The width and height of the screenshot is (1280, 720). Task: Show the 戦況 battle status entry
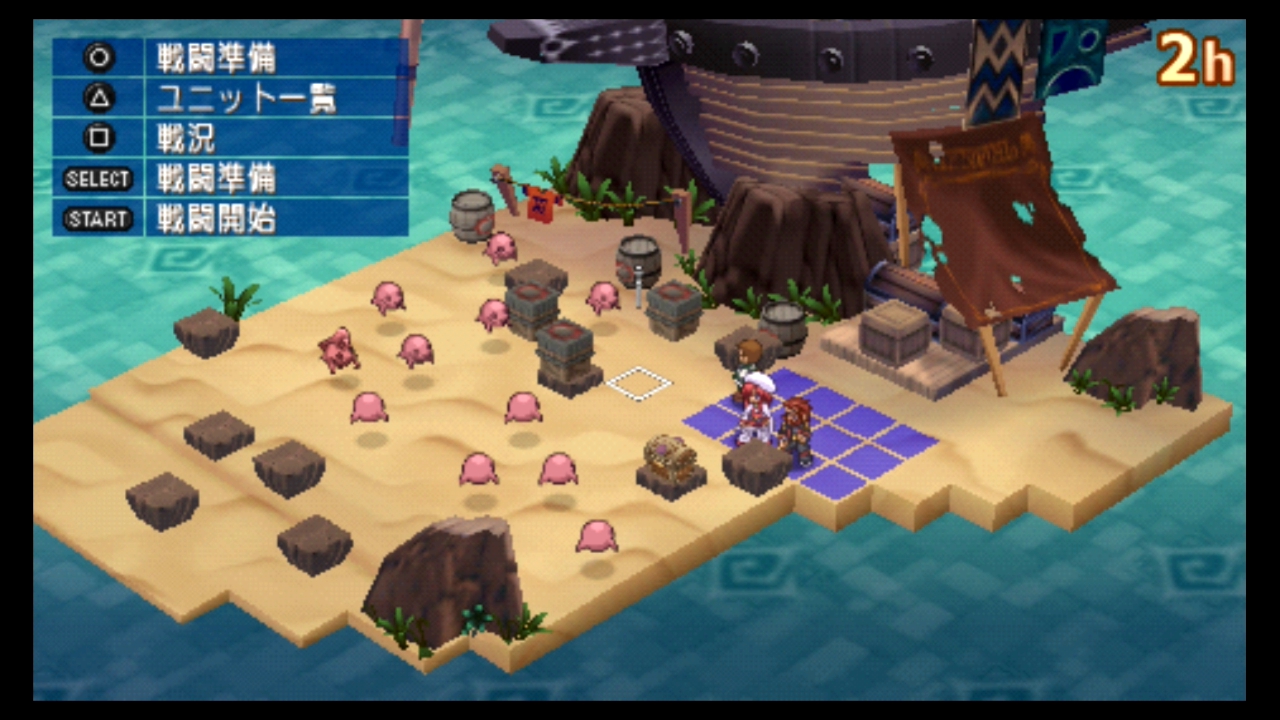186,138
